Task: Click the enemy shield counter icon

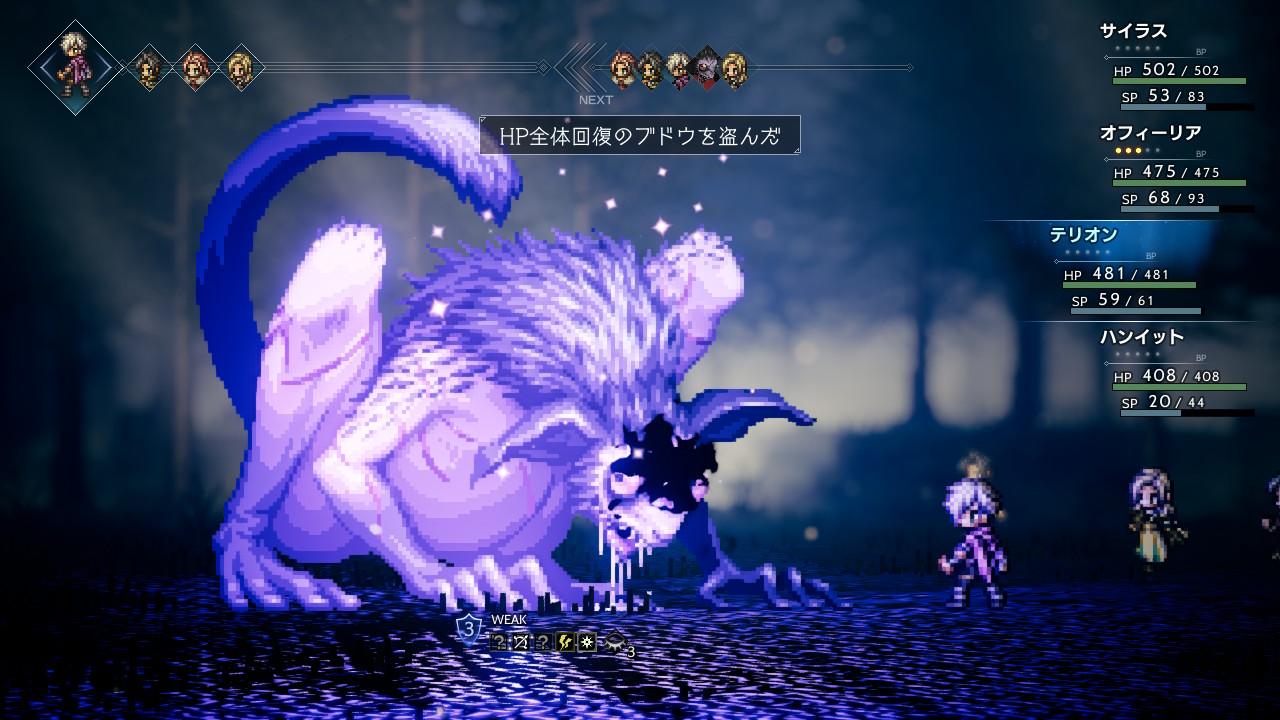Action: pyautogui.click(x=468, y=629)
